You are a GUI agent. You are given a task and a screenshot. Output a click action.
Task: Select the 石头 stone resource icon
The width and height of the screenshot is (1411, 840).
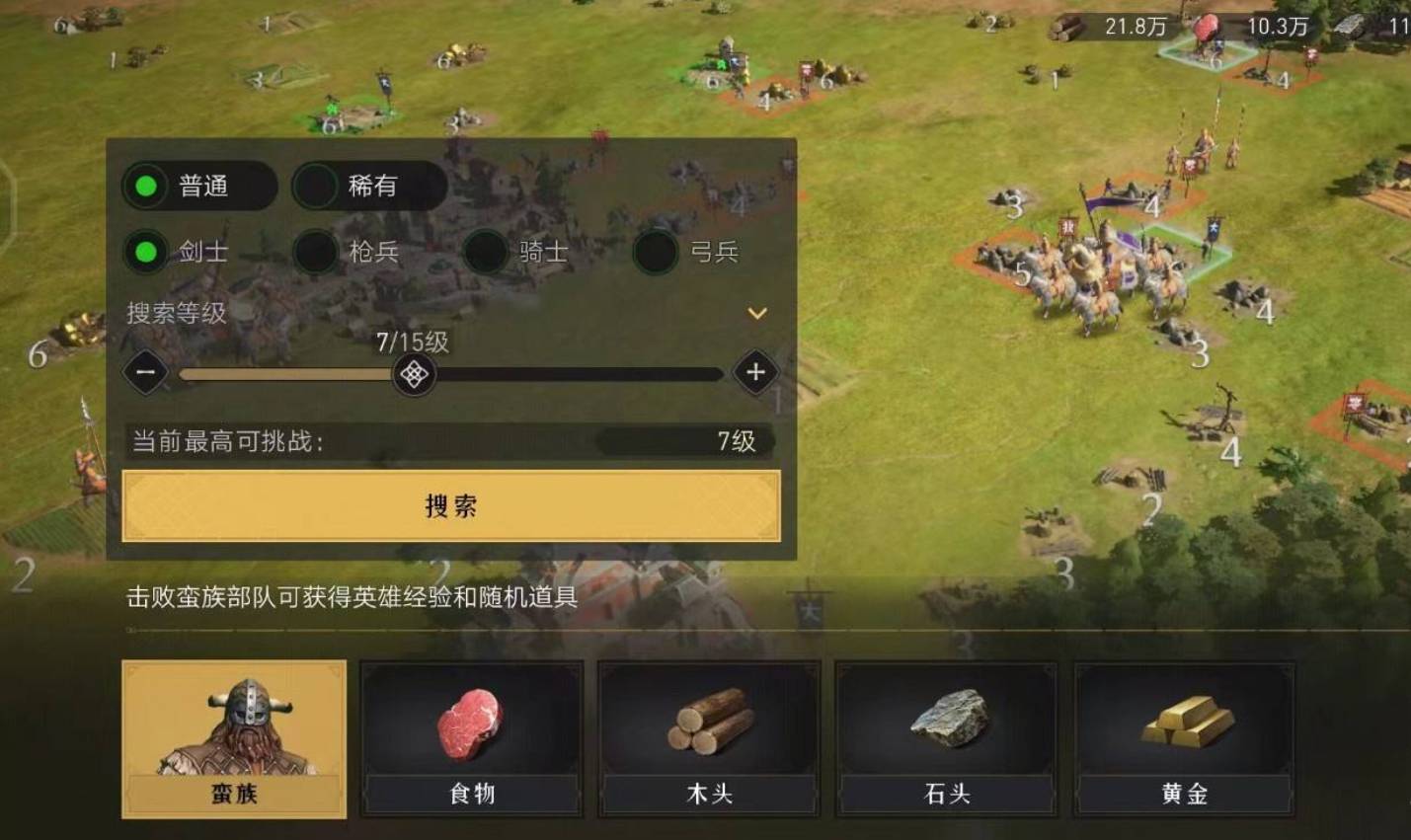pos(948,721)
